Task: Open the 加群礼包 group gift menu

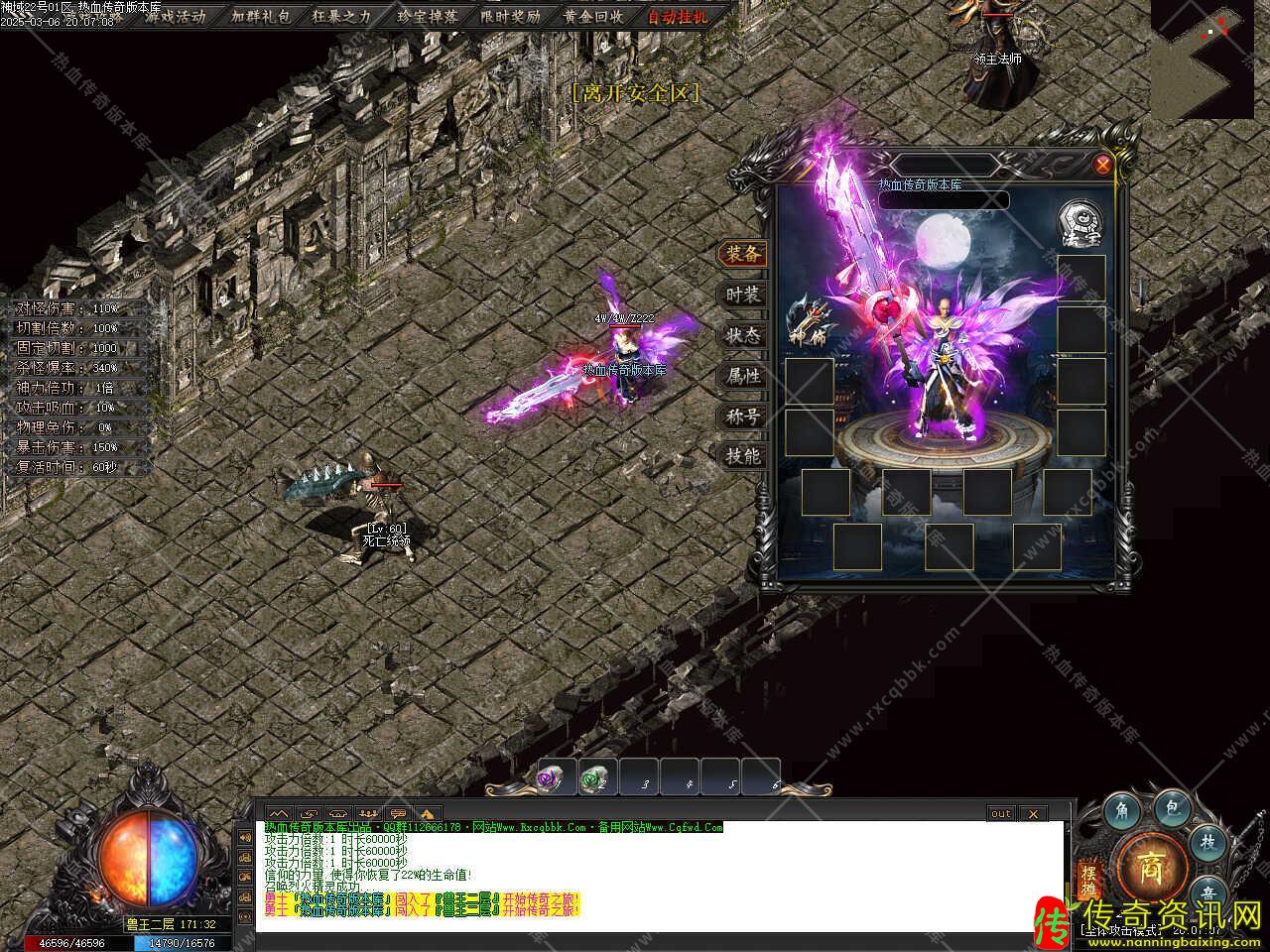Action: pyautogui.click(x=260, y=16)
